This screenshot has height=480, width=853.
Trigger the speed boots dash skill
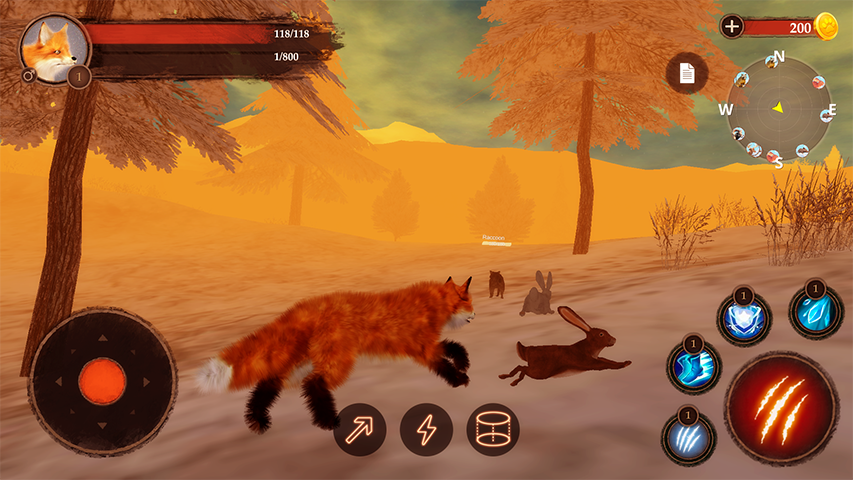click(x=693, y=367)
